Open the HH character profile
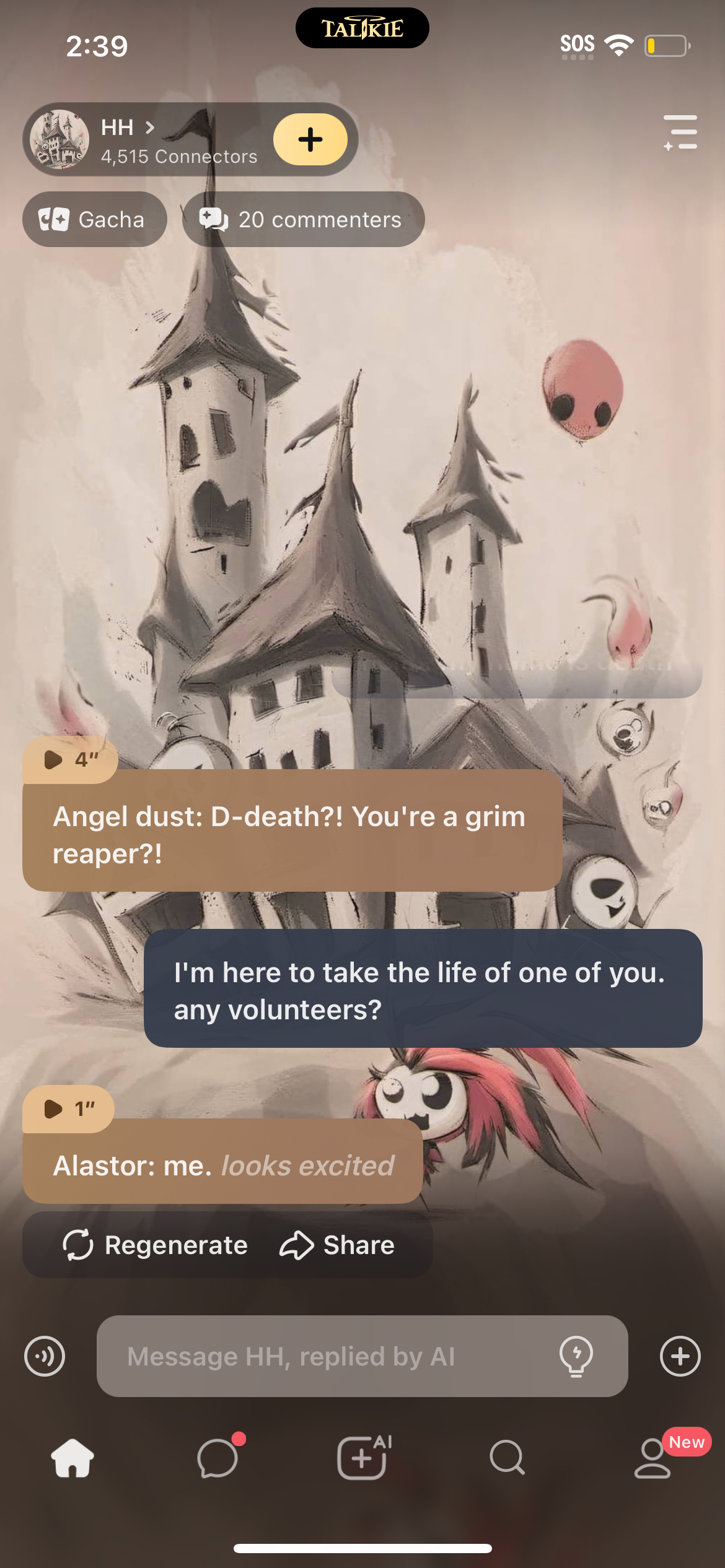The width and height of the screenshot is (725, 1568). coord(127,128)
